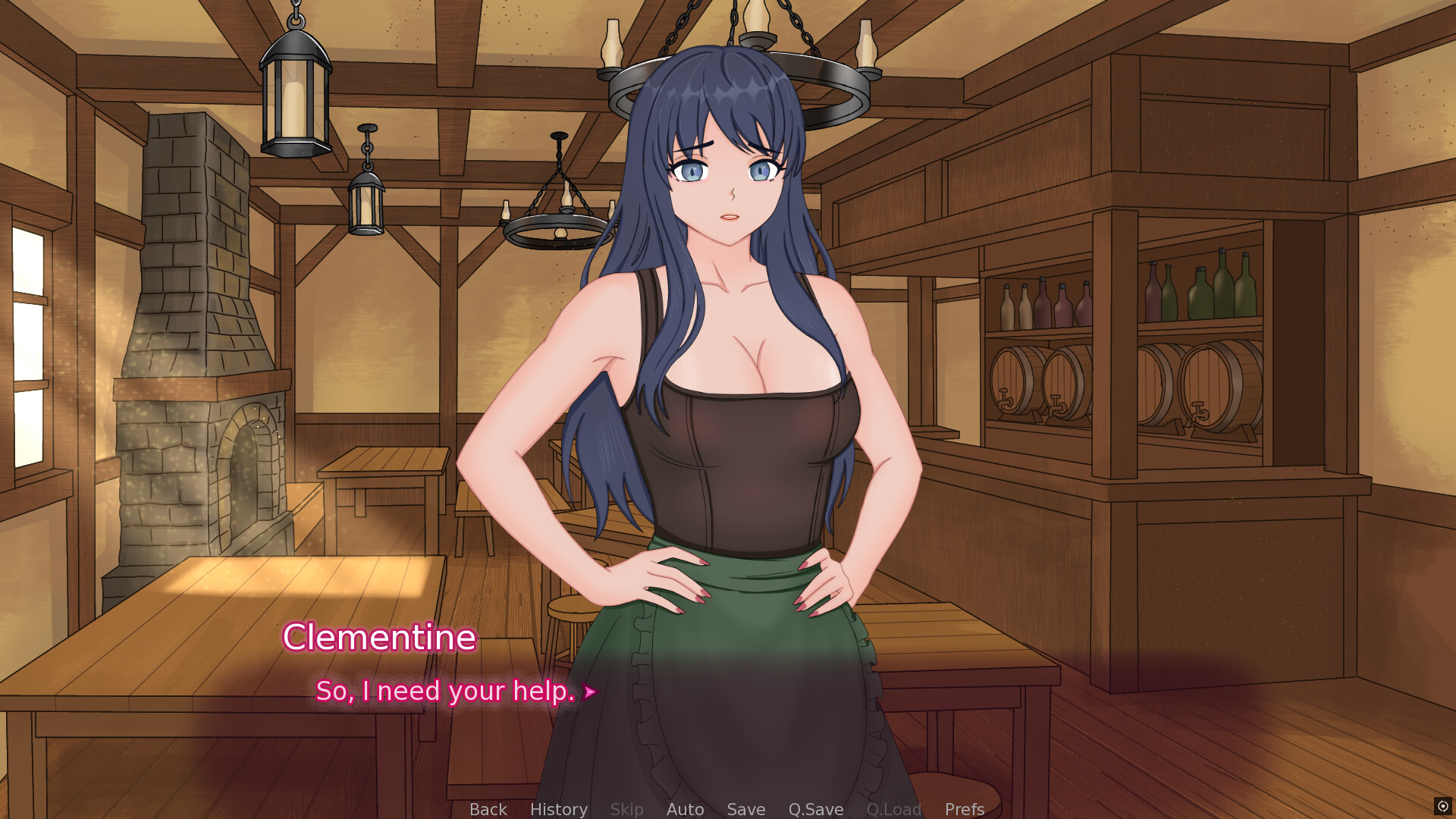Enable Auto-advance mode
The height and width of the screenshot is (819, 1456).
[x=685, y=809]
